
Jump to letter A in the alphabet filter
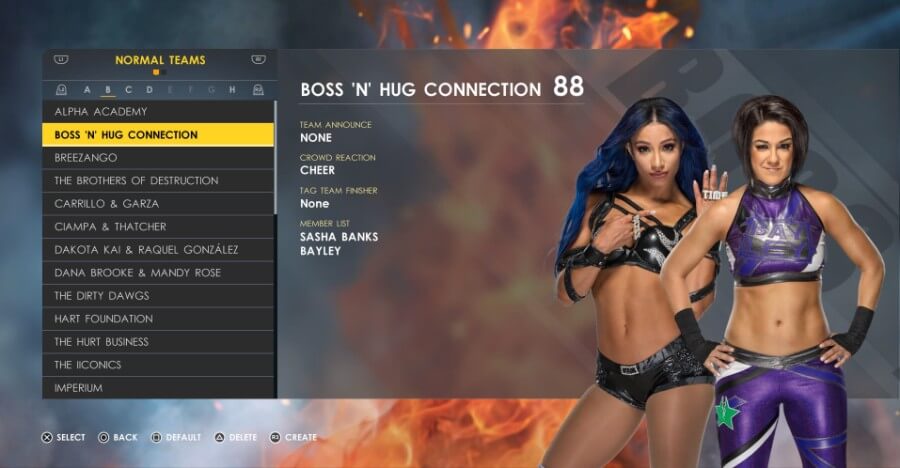(x=87, y=90)
